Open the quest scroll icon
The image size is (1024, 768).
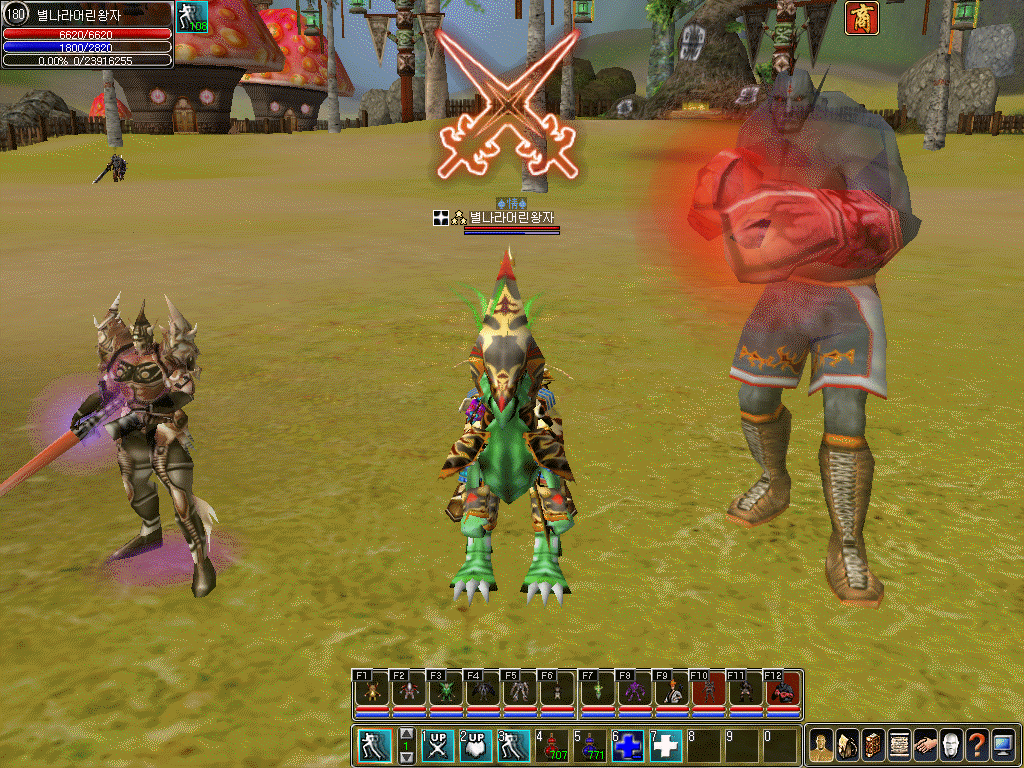tap(898, 746)
